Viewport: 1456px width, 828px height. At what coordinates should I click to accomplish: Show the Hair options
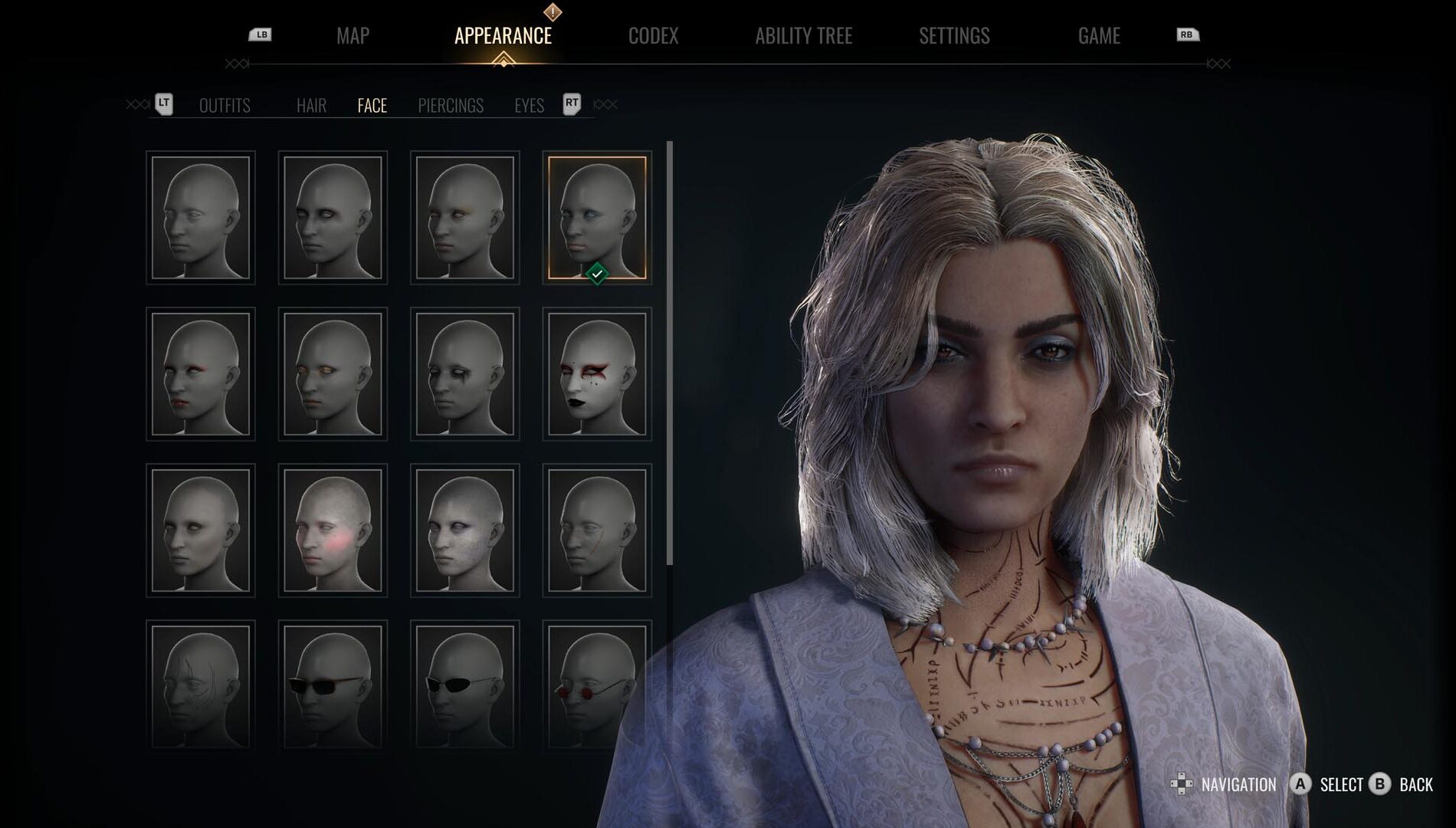[311, 106]
